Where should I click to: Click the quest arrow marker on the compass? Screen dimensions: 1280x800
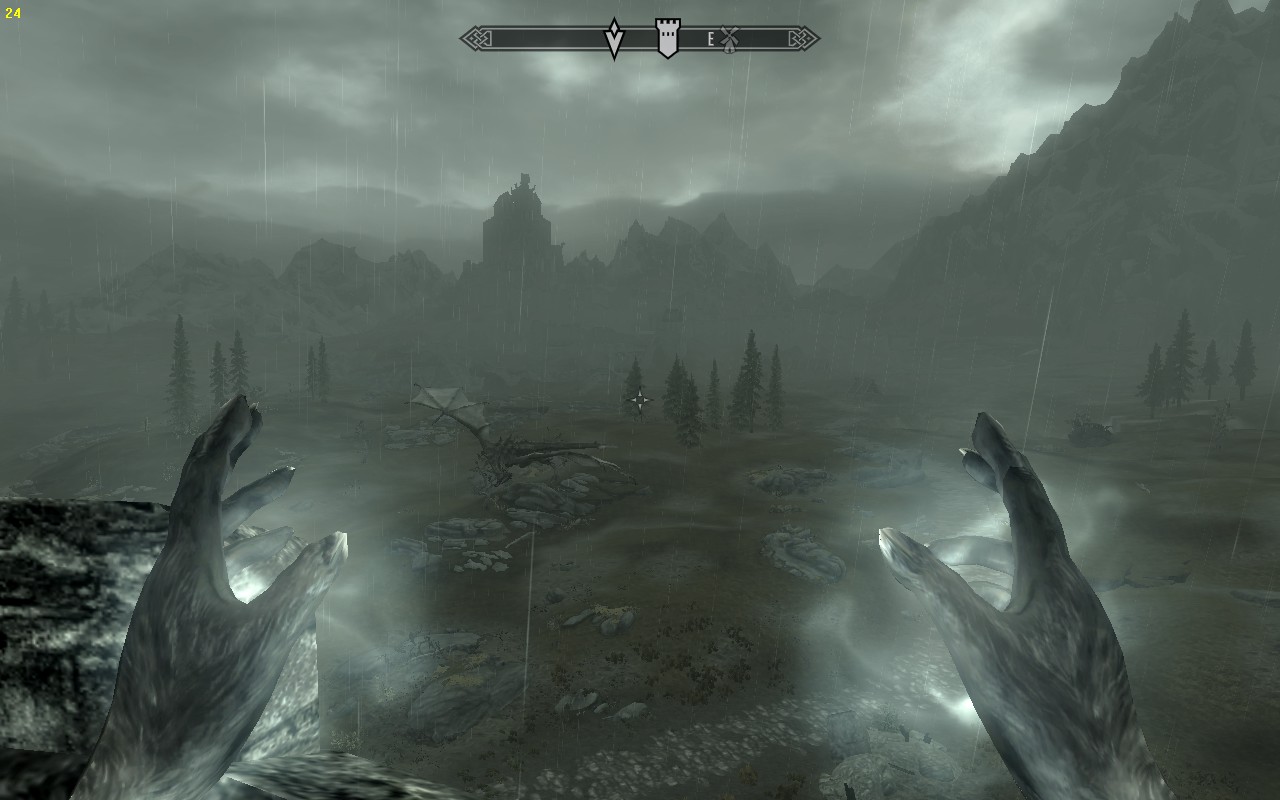615,39
